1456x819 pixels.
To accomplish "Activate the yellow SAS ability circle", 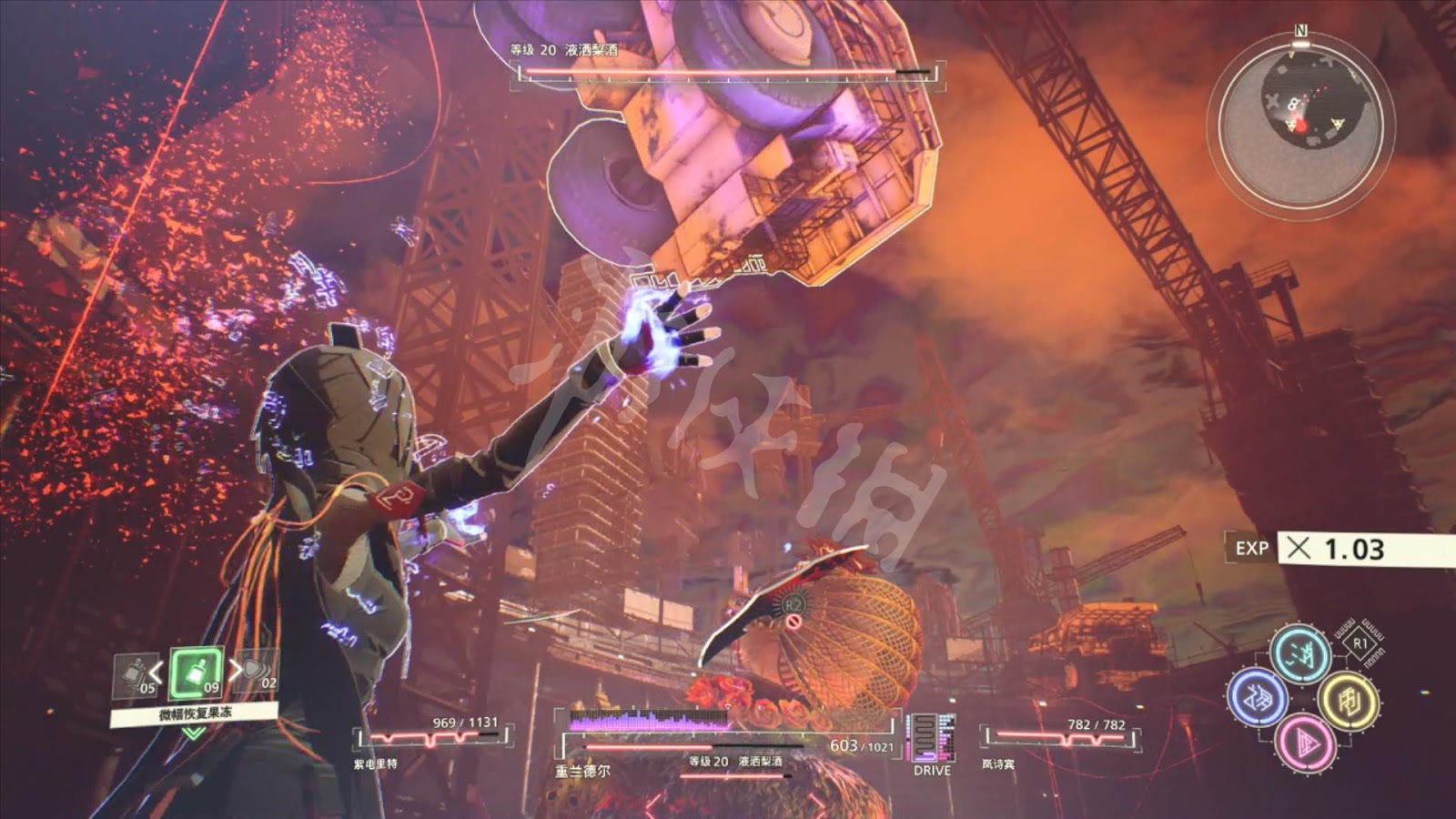I will coord(1348,700).
